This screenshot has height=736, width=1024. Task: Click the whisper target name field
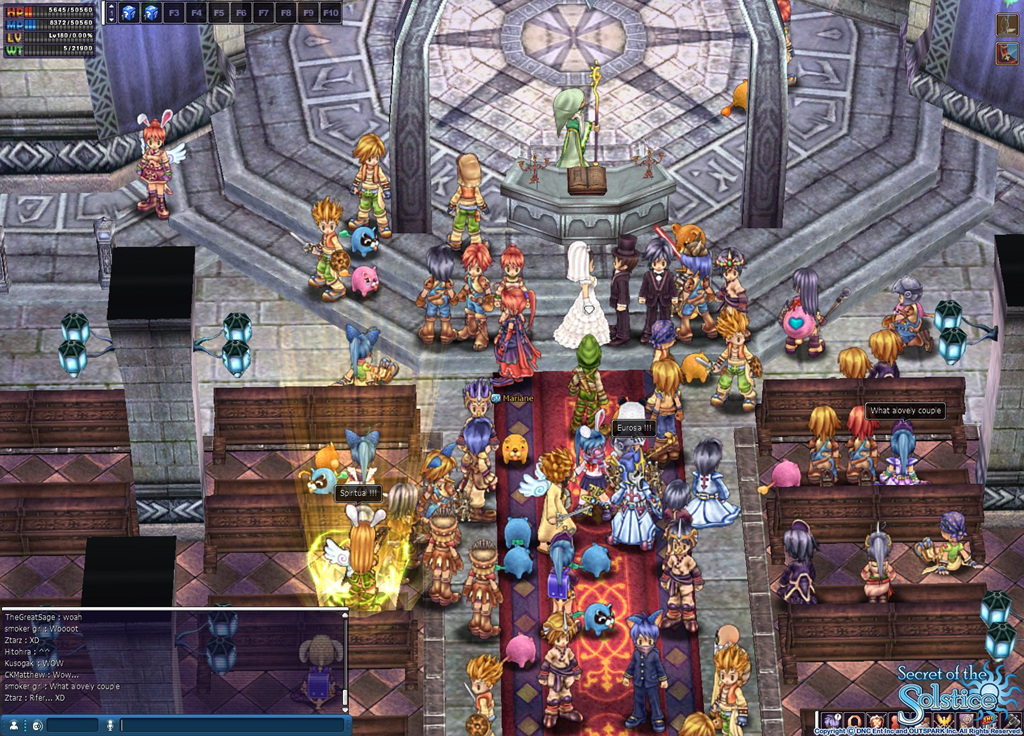coord(72,725)
